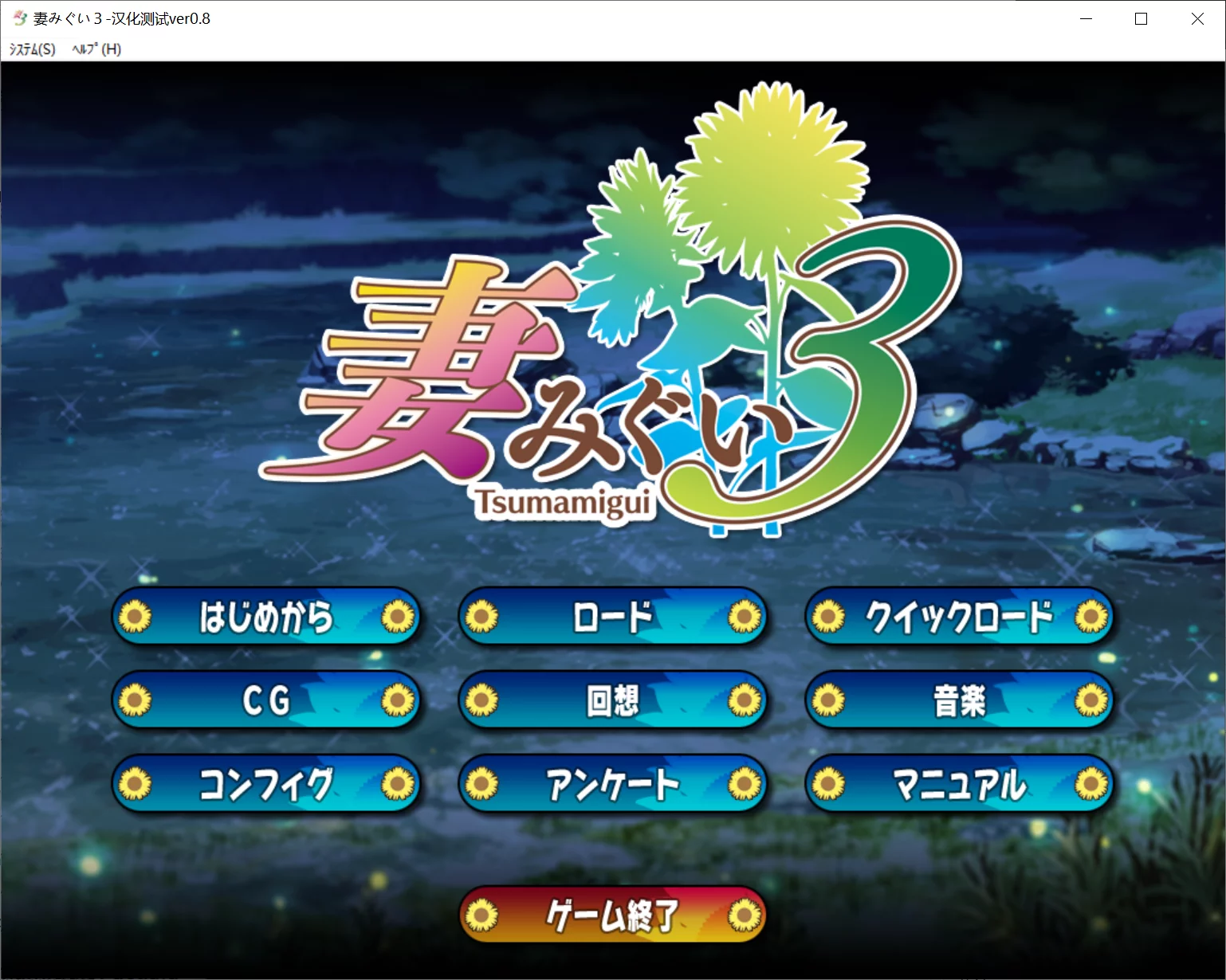Open the システム(S) menu
The image size is (1226, 980).
click(30, 49)
